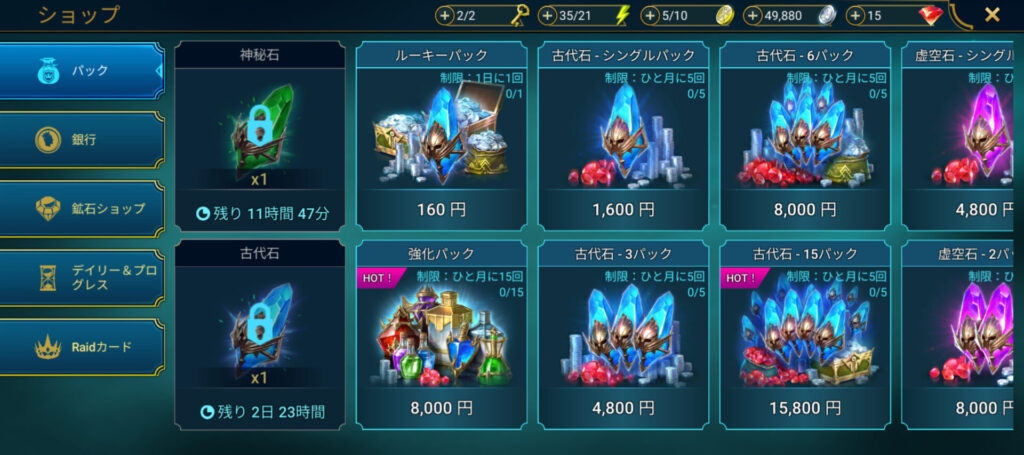Close the shop with the X button
1024x455 pixels.
point(992,15)
